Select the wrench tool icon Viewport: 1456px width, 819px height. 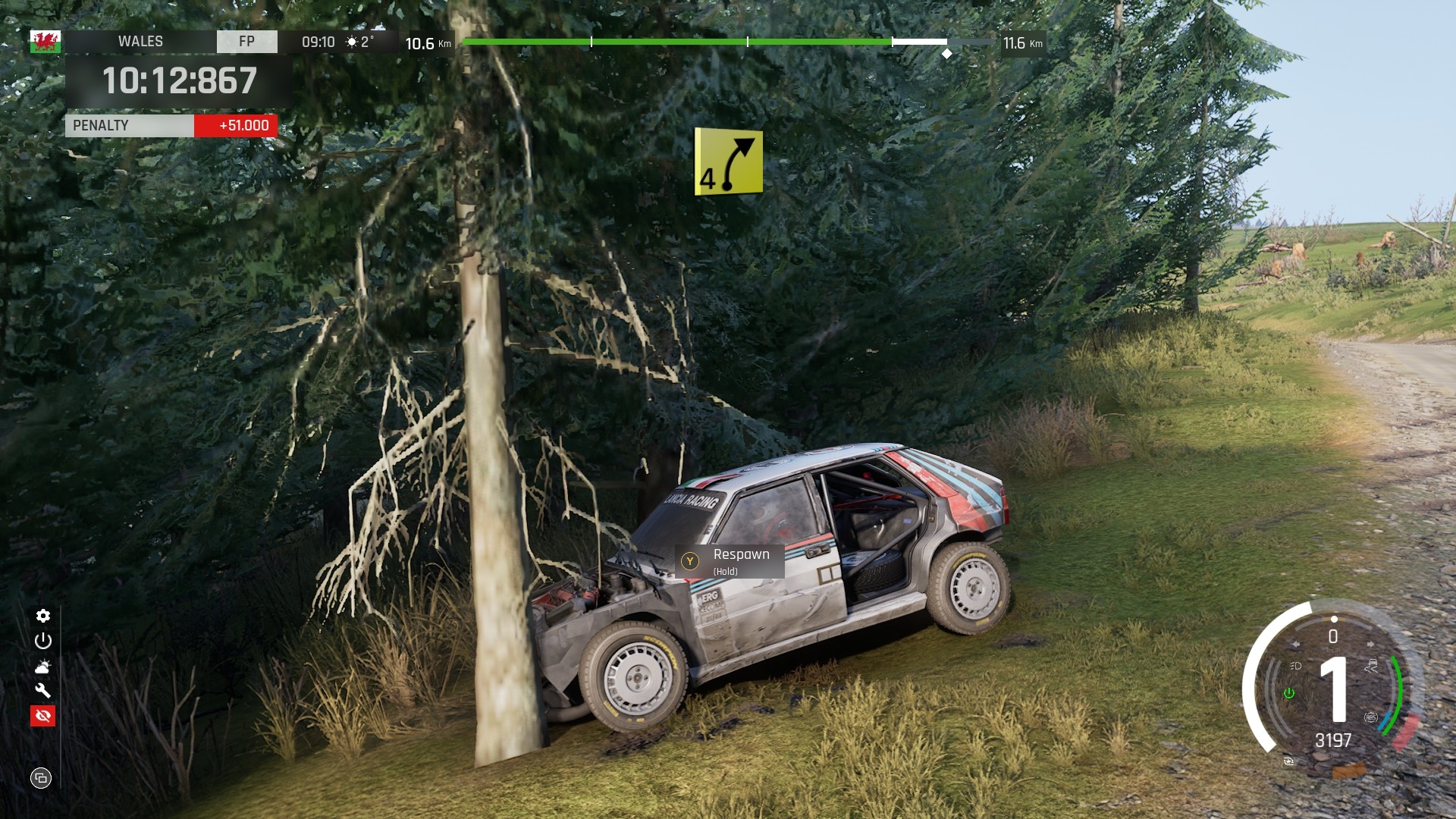click(43, 691)
